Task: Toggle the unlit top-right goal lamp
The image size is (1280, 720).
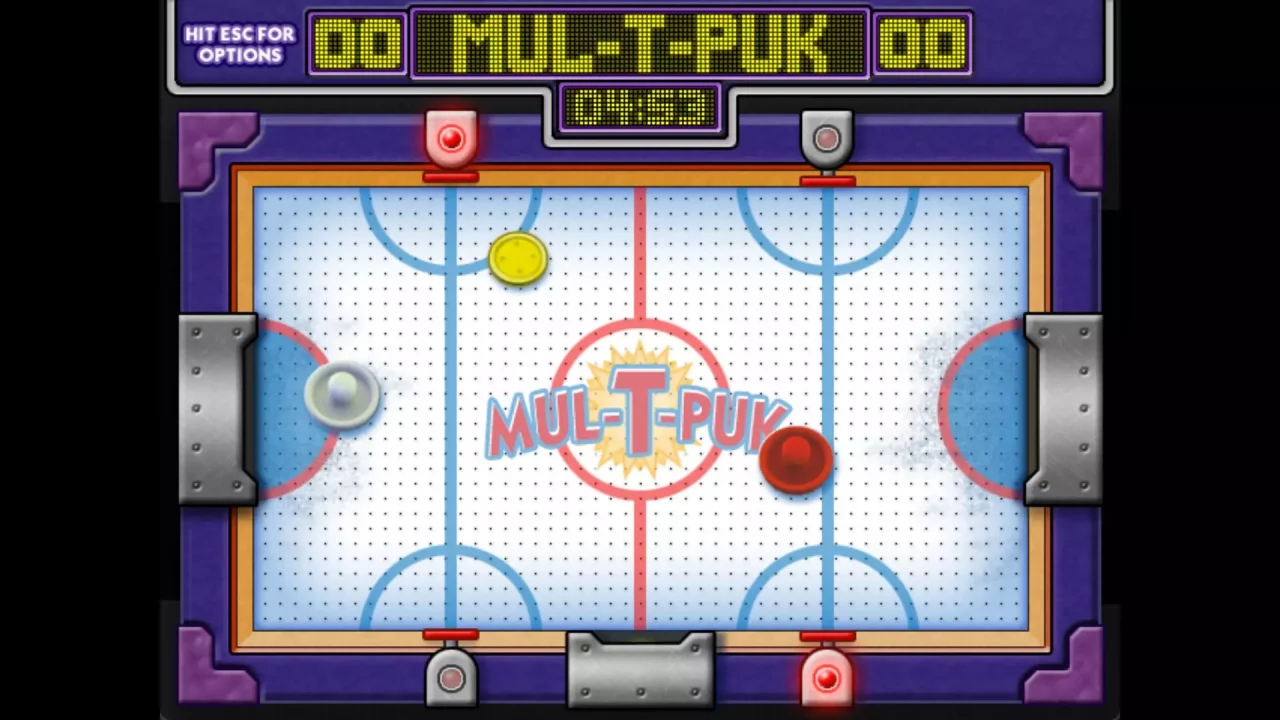Action: (x=826, y=138)
